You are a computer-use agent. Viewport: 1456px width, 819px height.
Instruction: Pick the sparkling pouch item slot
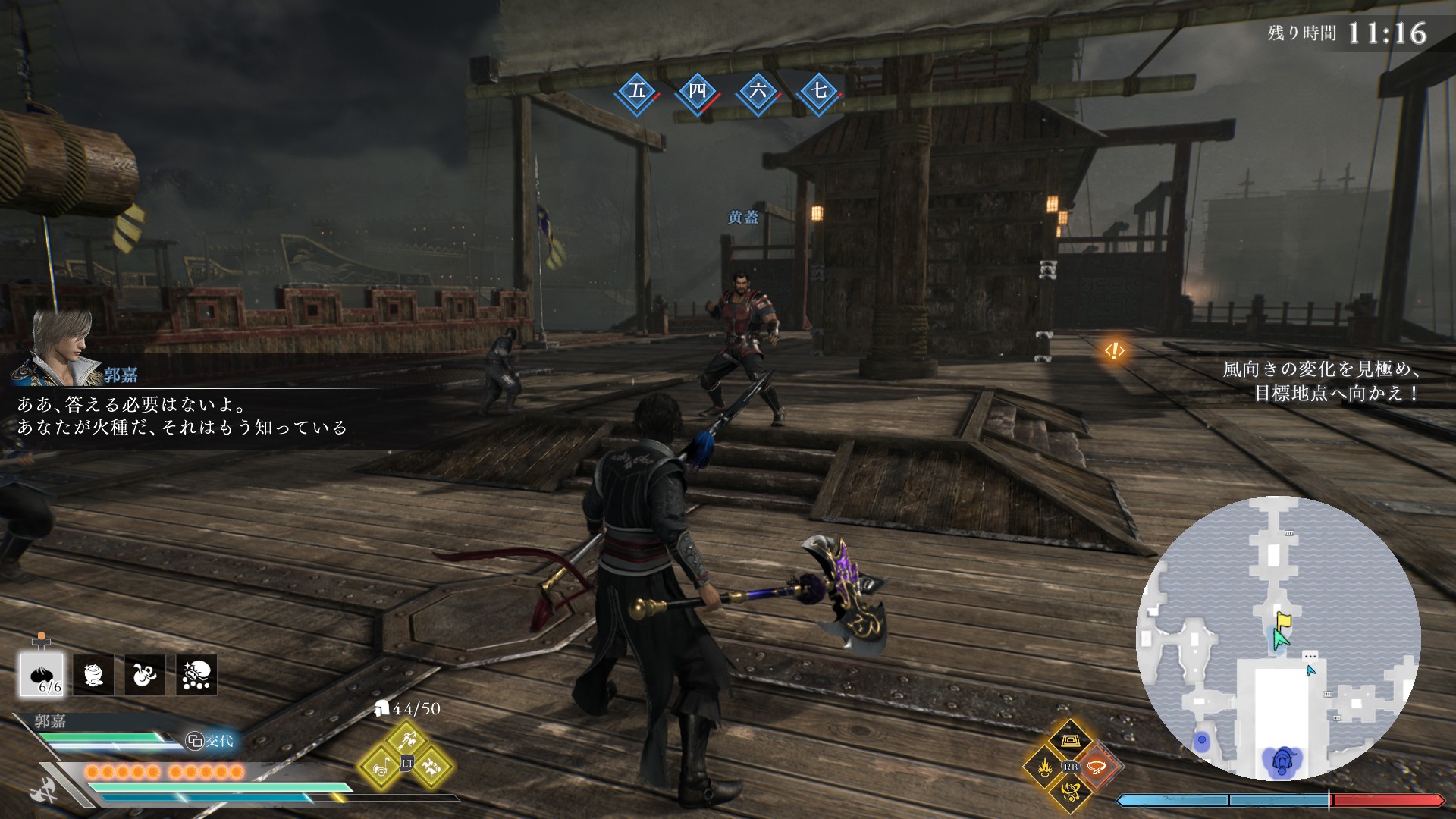coord(196,675)
